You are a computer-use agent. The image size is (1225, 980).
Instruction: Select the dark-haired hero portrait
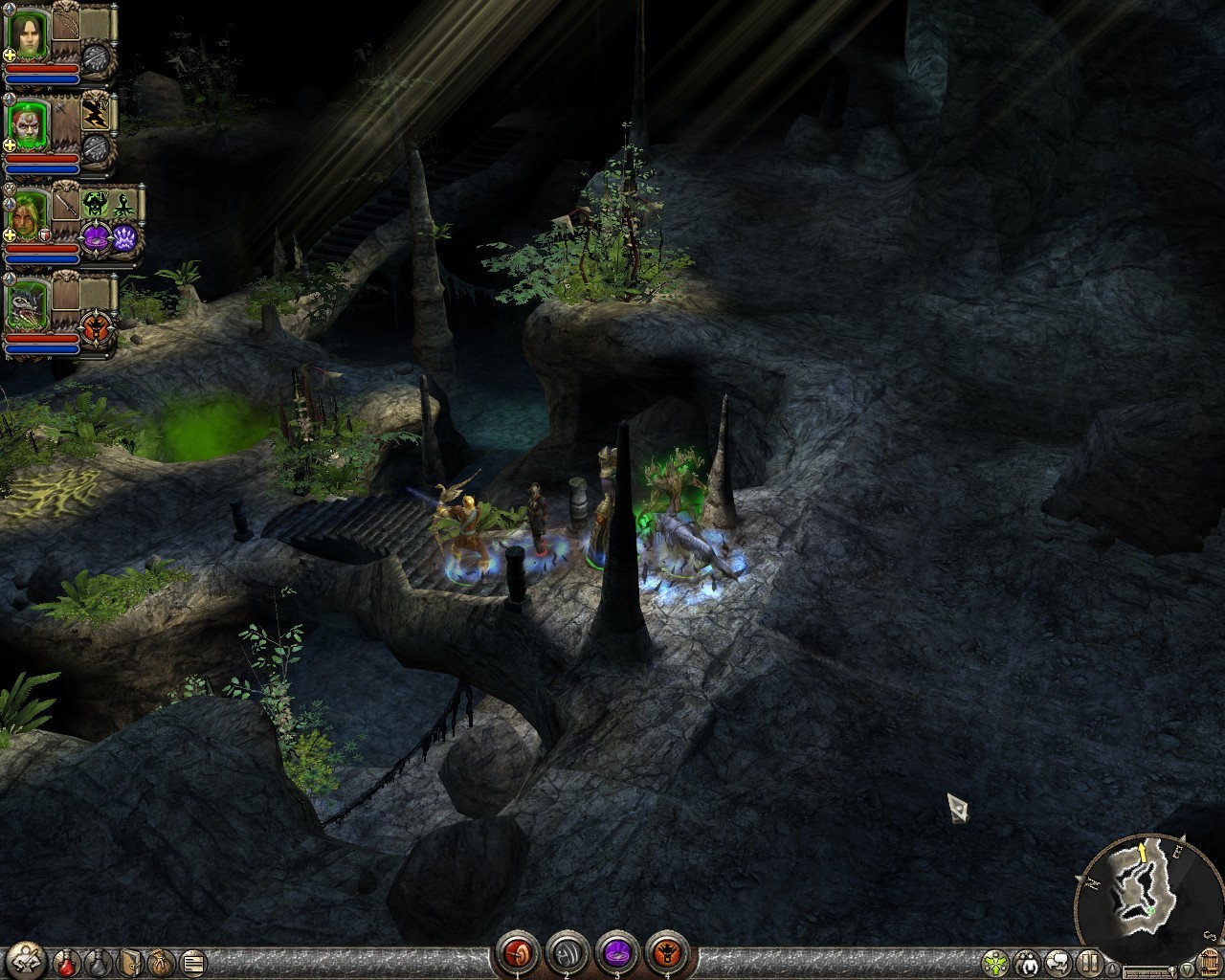tap(28, 35)
